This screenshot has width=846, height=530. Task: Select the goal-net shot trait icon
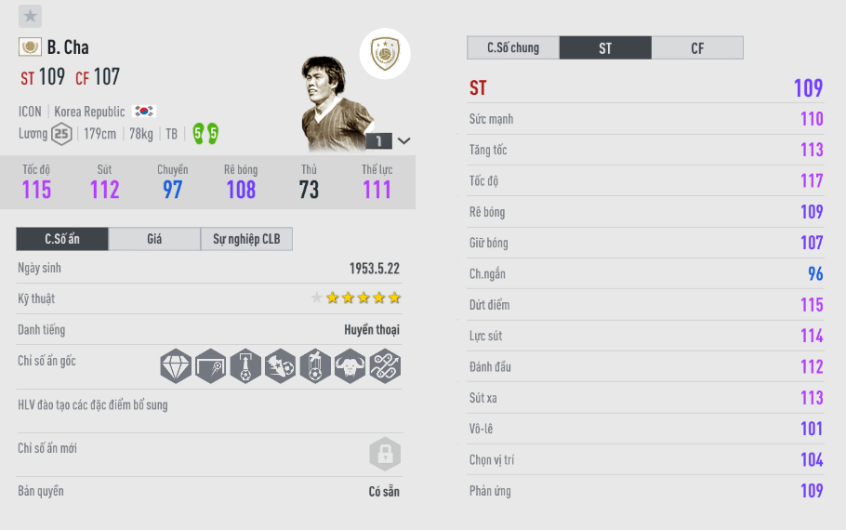[211, 365]
